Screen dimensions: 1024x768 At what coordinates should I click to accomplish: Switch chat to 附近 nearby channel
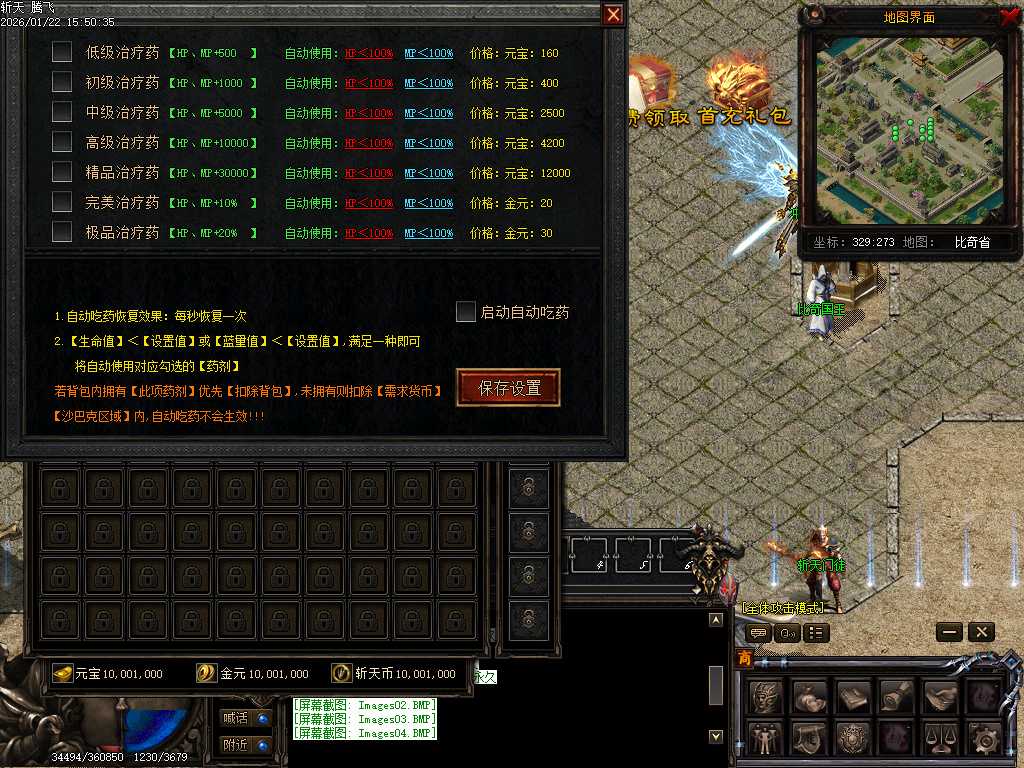[245, 745]
